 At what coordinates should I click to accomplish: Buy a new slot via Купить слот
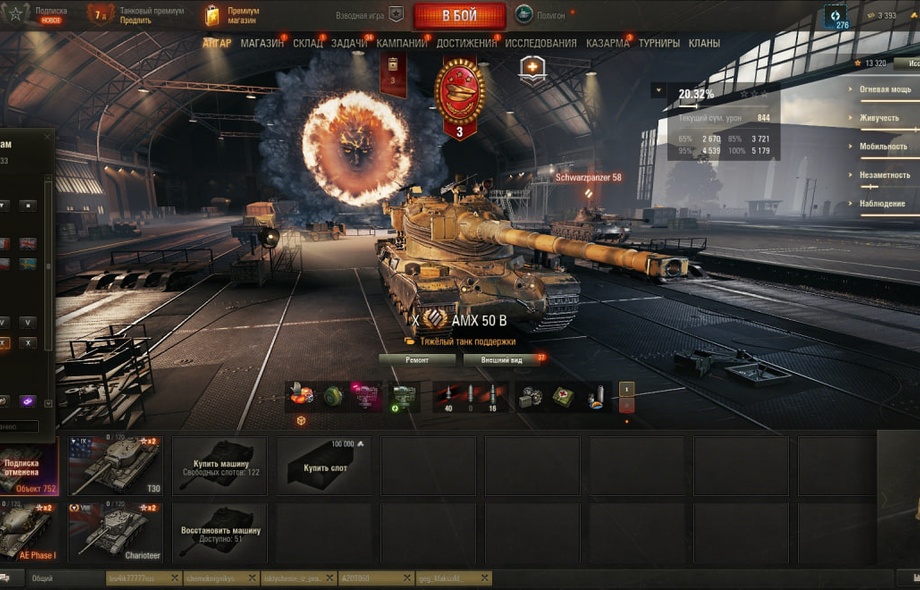click(x=323, y=465)
